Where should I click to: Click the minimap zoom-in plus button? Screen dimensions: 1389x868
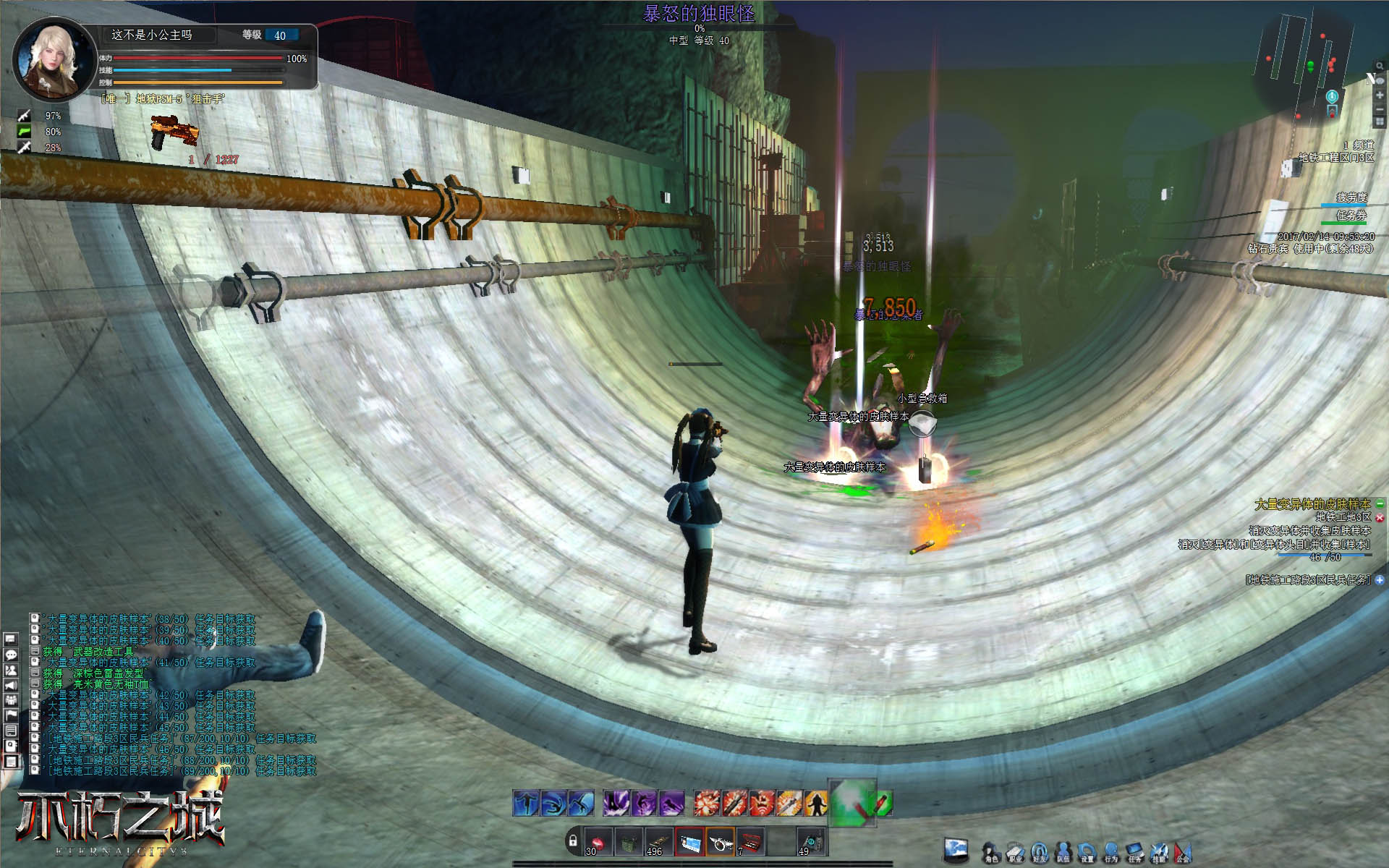tap(1380, 95)
